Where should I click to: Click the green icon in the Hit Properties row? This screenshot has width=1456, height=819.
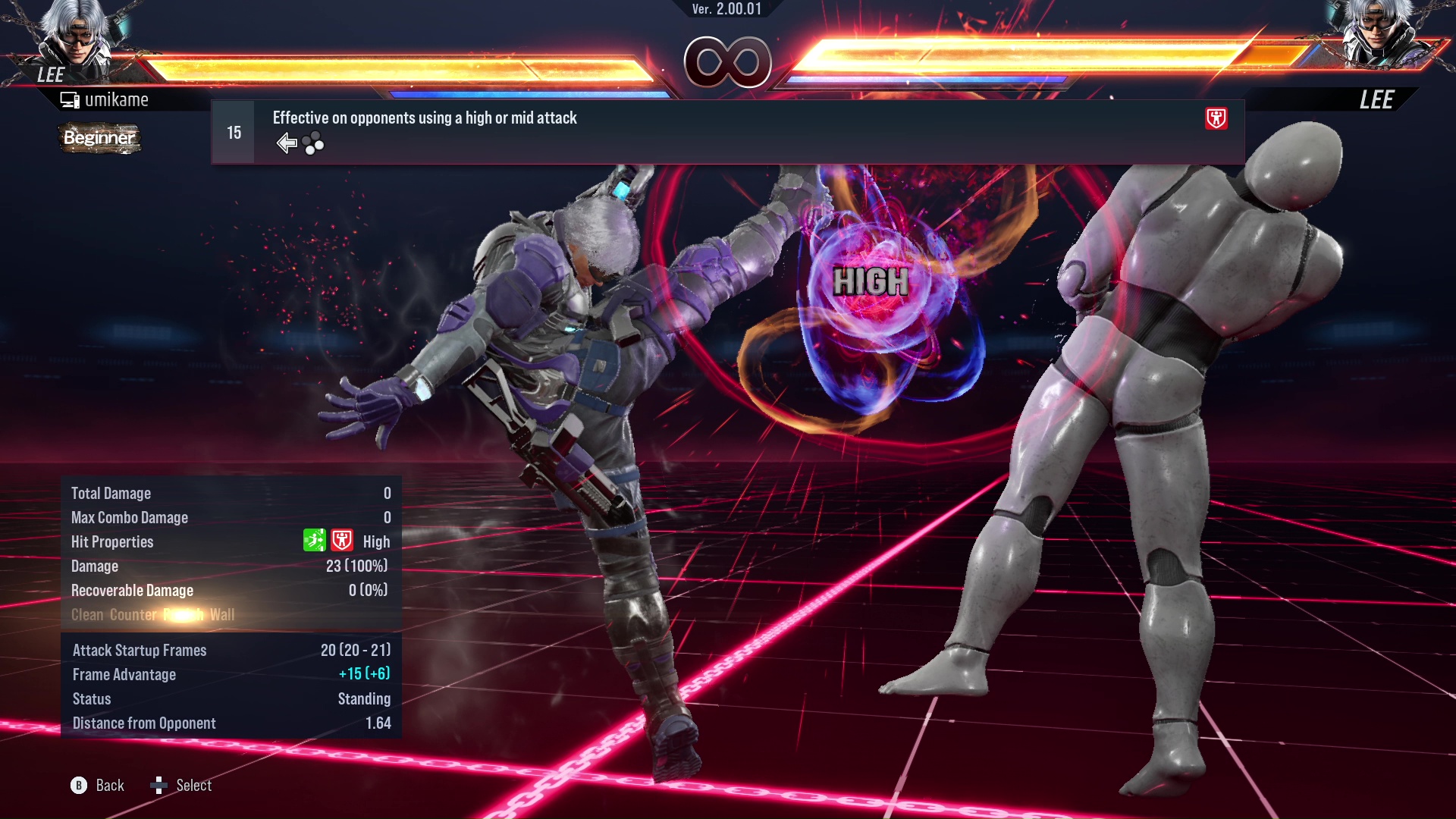coord(314,541)
